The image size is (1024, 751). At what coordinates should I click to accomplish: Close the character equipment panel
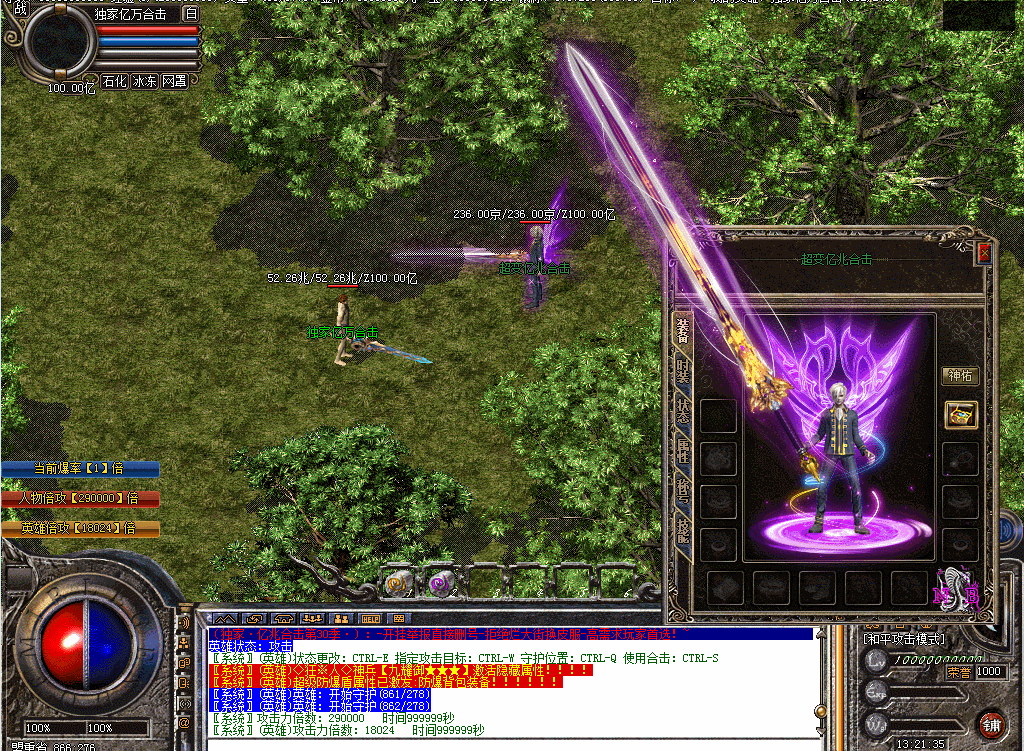pos(984,253)
